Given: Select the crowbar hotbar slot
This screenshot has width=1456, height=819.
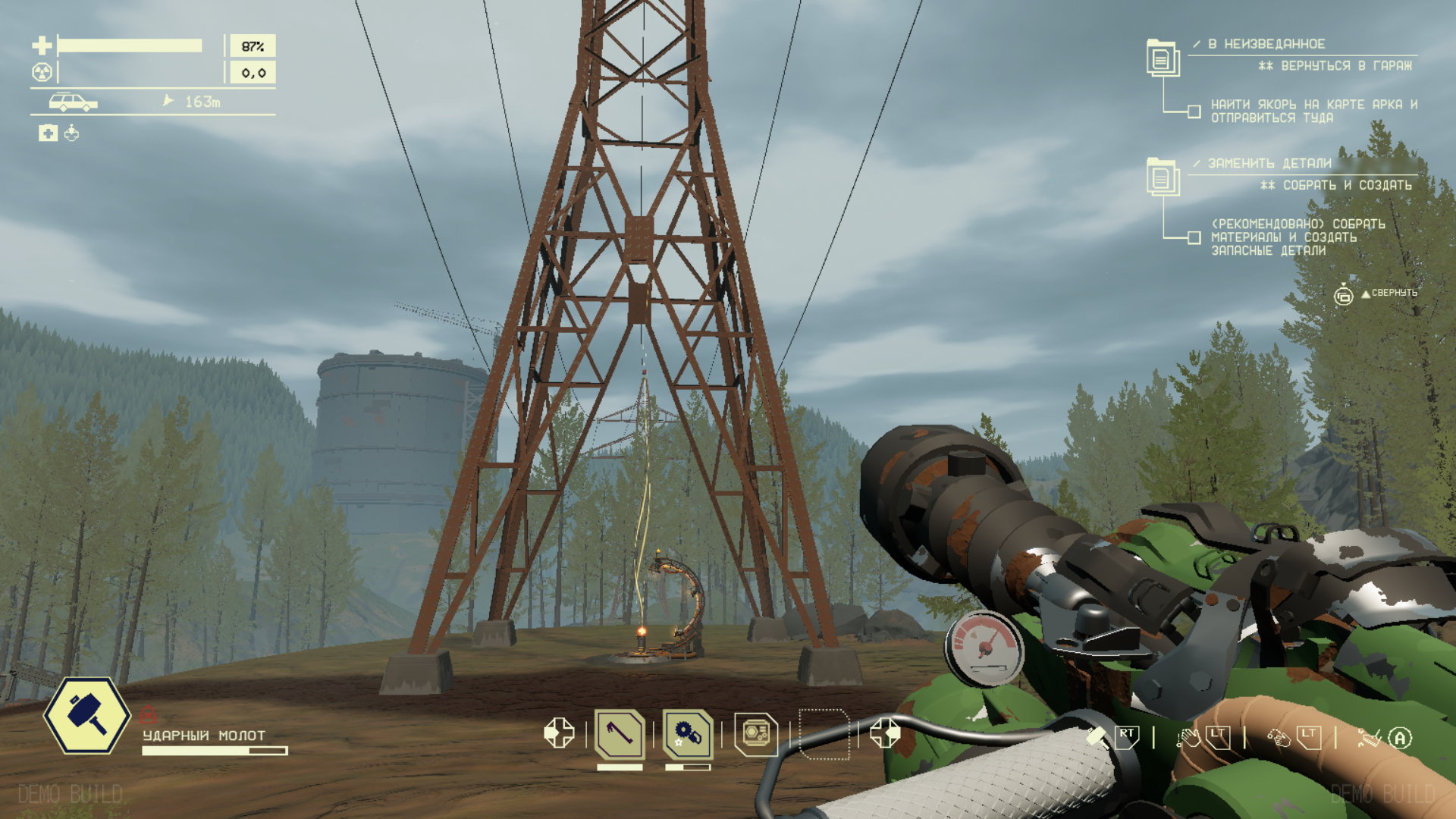Looking at the screenshot, I should (620, 734).
